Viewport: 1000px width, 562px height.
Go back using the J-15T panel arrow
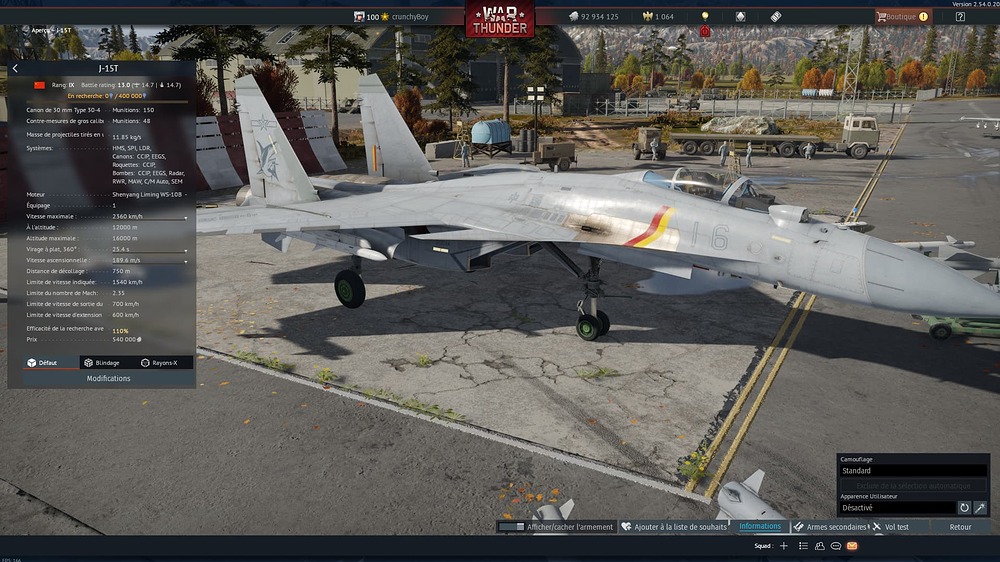(16, 69)
